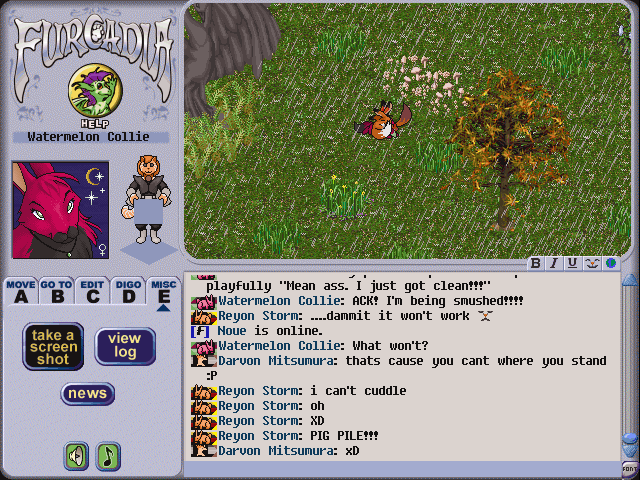Click the take a screen shot button

[53, 346]
